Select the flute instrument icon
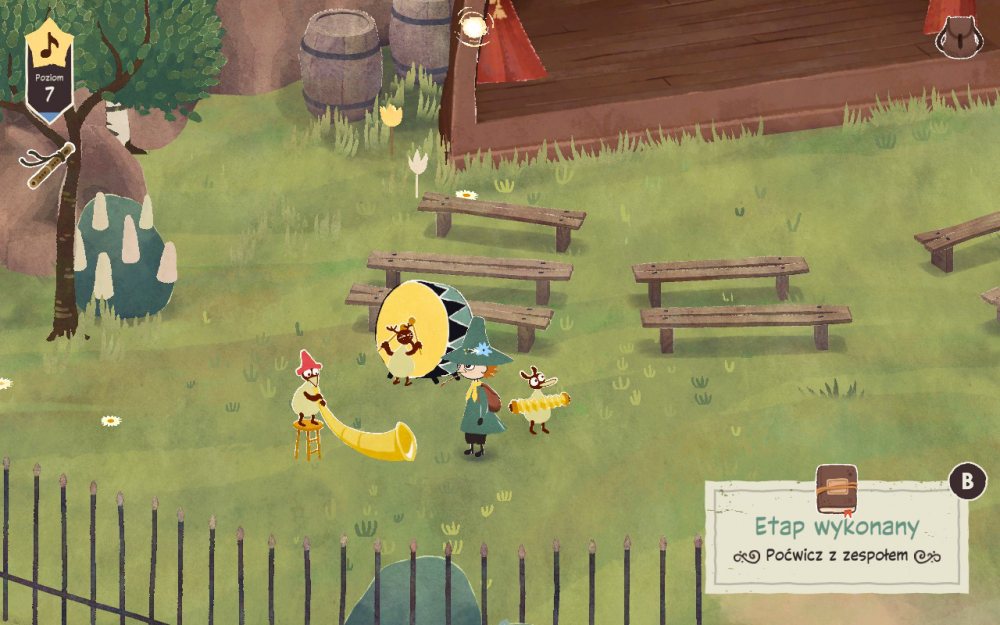 48,163
